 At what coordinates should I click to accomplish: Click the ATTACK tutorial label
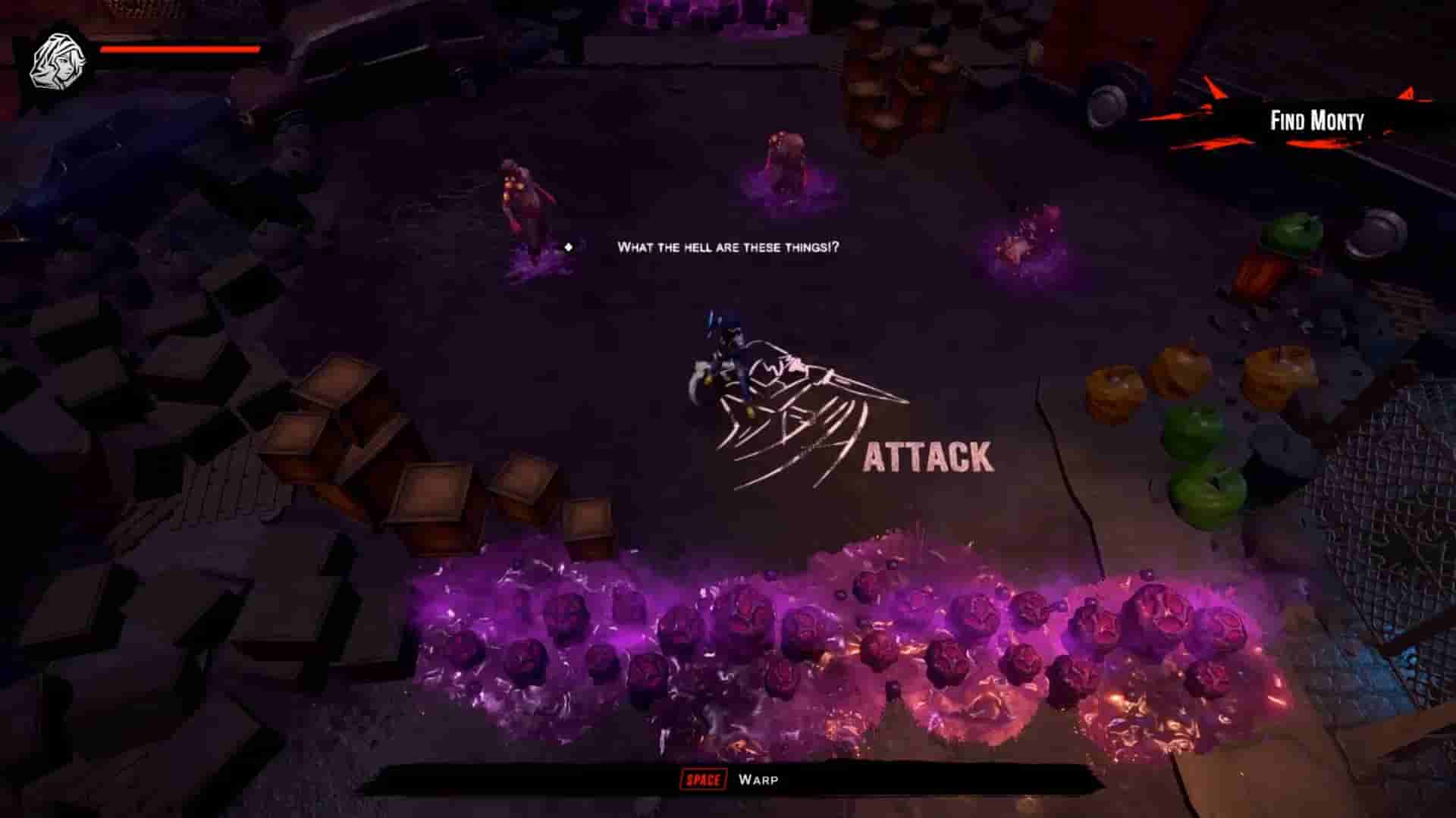click(x=927, y=456)
